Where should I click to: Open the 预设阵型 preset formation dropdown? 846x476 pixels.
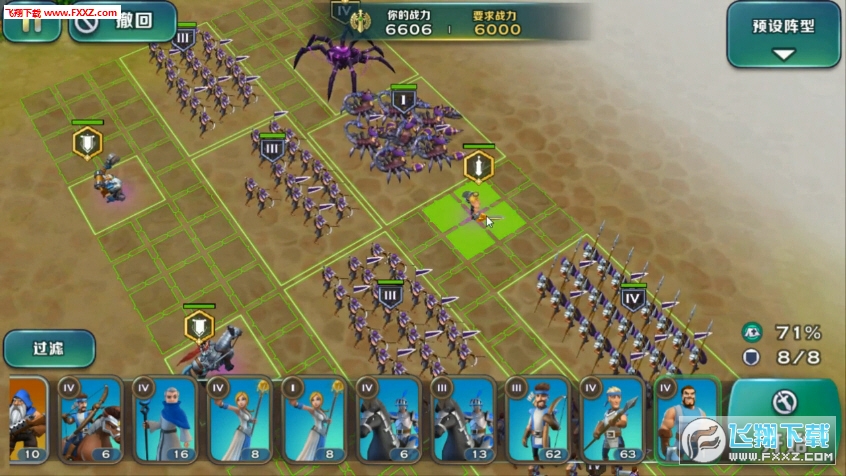click(783, 33)
